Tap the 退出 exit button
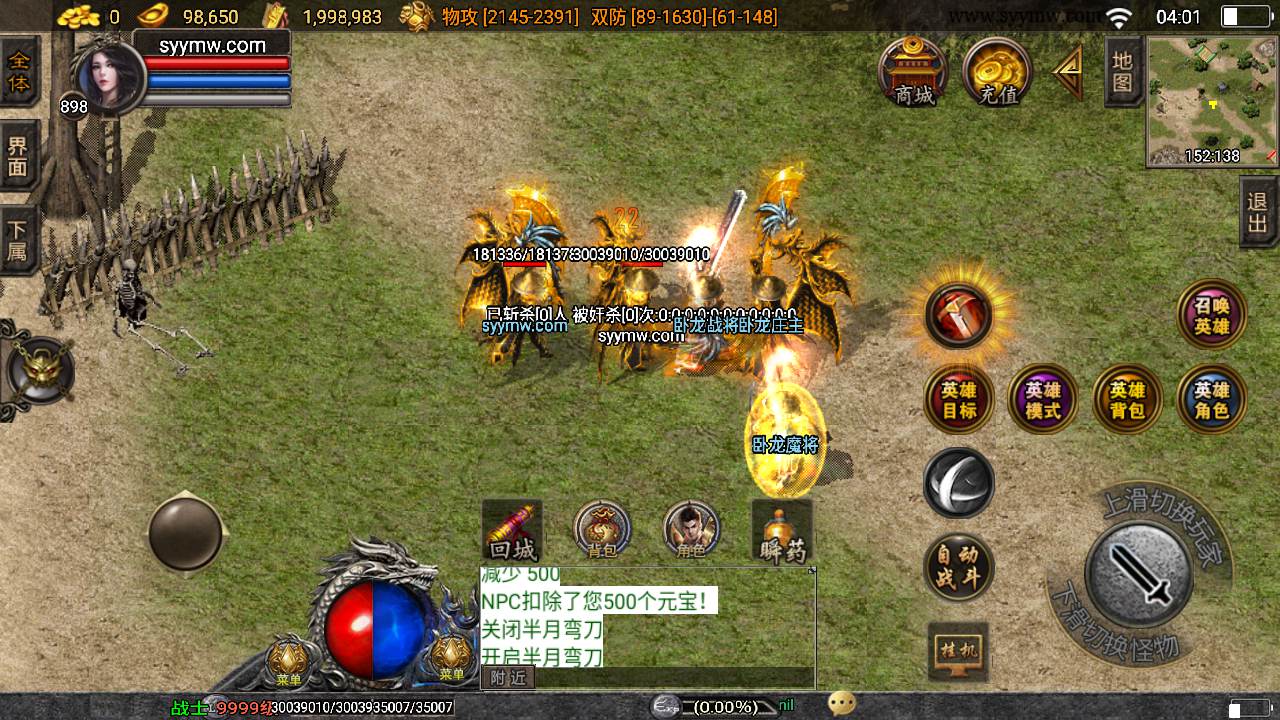The height and width of the screenshot is (720, 1280). tap(1258, 211)
